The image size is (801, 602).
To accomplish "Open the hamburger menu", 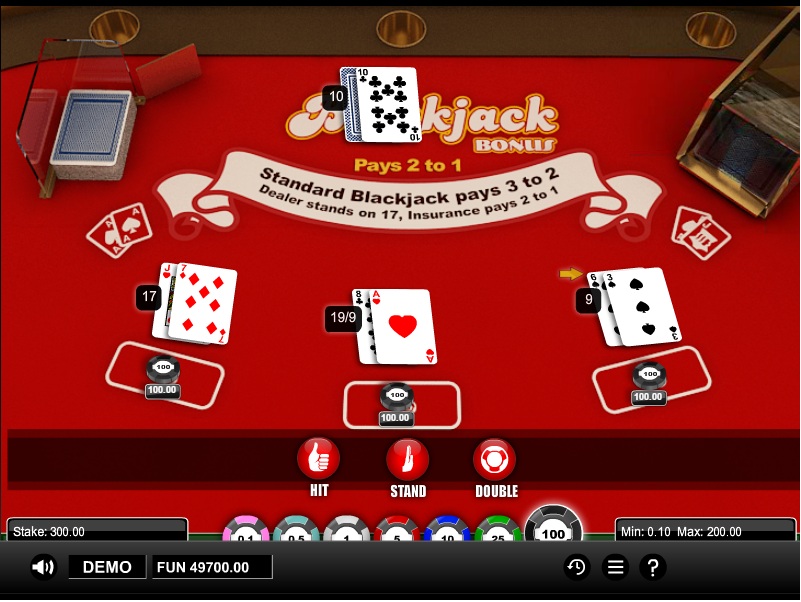I will [x=615, y=567].
